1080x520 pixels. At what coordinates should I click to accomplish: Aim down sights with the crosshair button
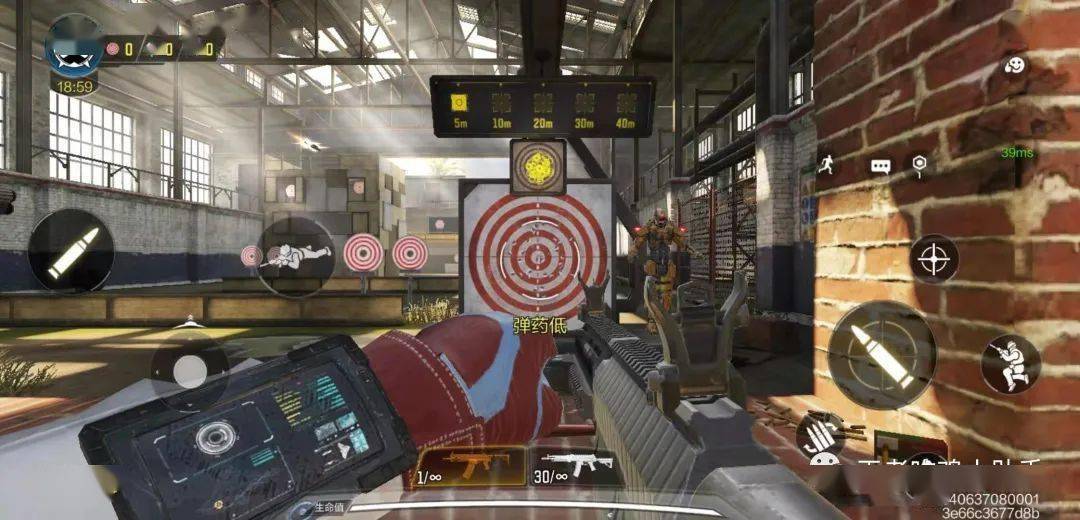935,259
